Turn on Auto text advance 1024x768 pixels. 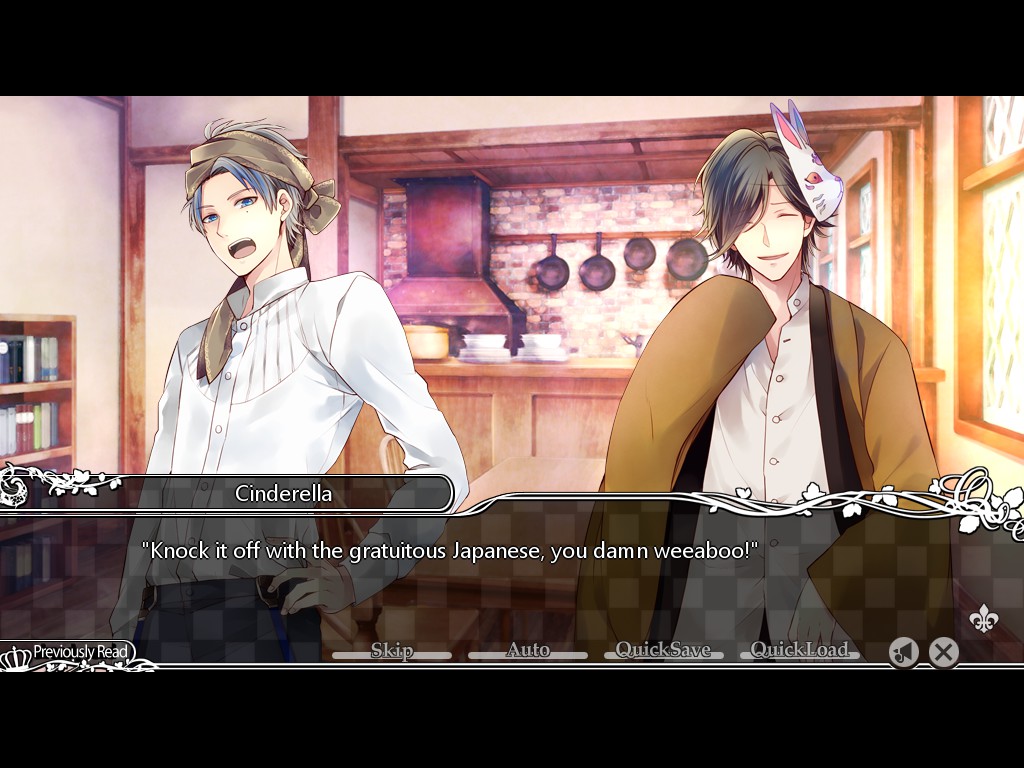[x=528, y=651]
